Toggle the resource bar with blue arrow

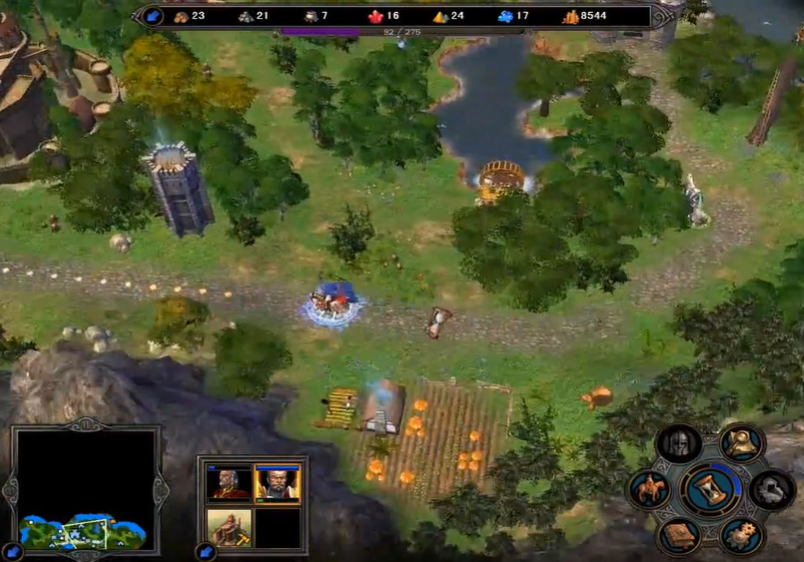tap(152, 15)
